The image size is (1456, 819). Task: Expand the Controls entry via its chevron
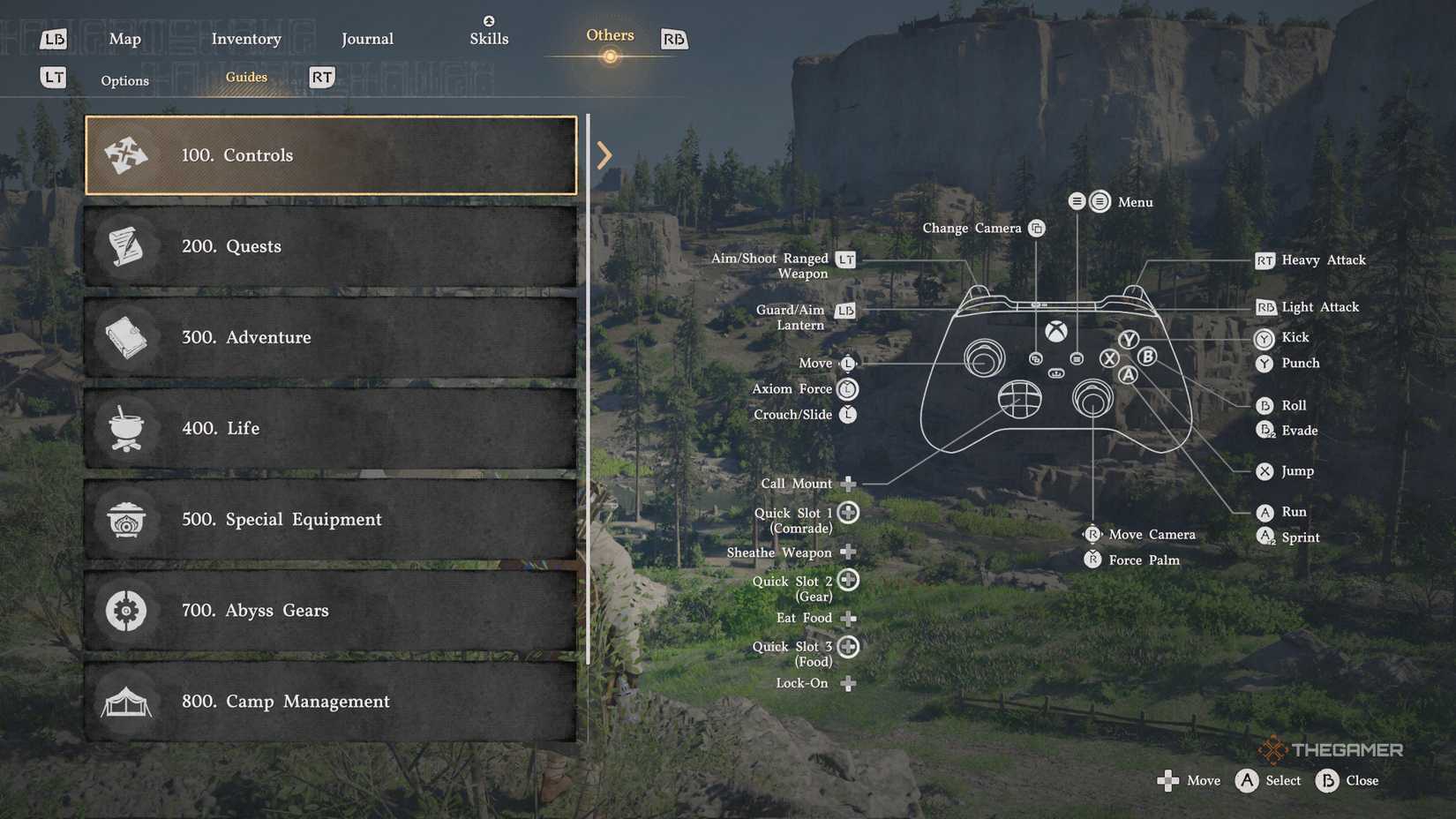pos(604,154)
